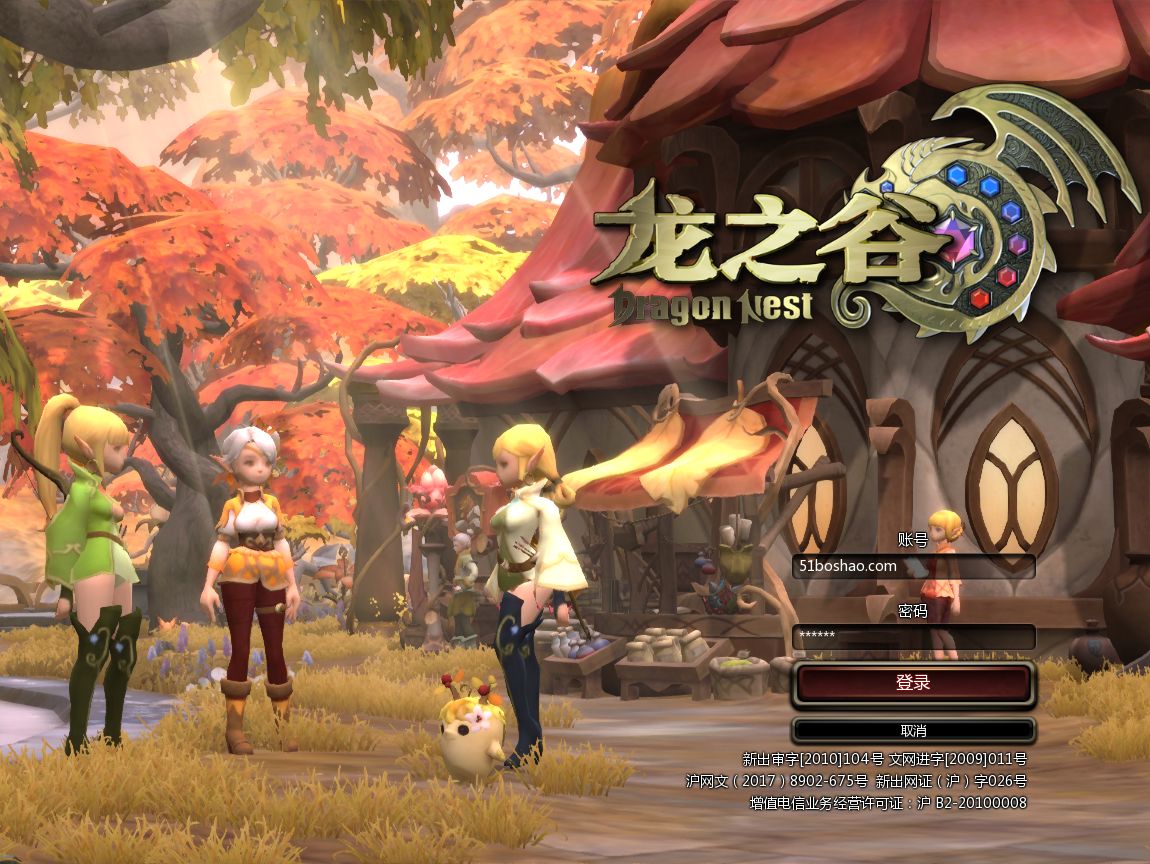1150x864 pixels.
Task: Cancel login with the 取消 button
Action: pos(913,730)
